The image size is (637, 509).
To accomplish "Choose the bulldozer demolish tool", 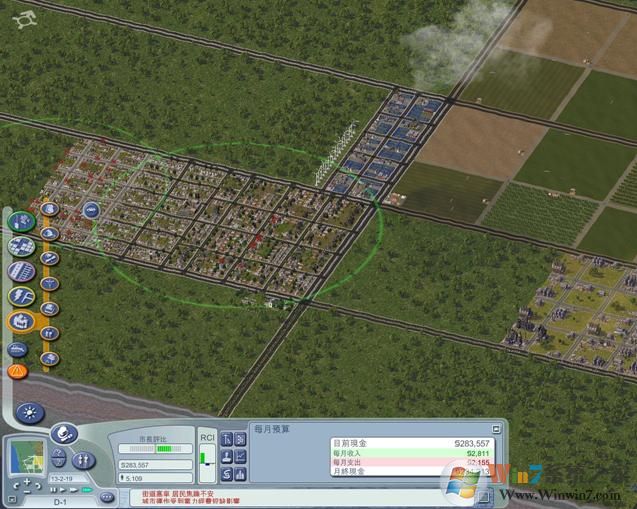I will pos(17,350).
